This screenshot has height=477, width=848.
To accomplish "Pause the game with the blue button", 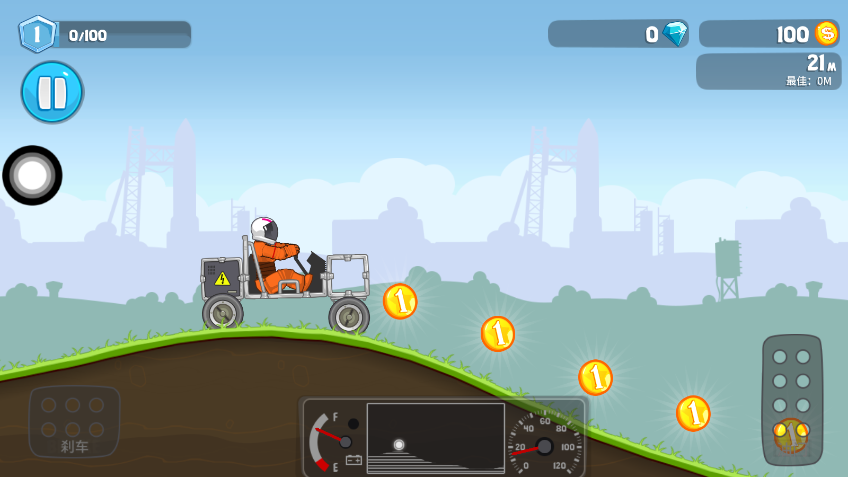I will pos(52,92).
